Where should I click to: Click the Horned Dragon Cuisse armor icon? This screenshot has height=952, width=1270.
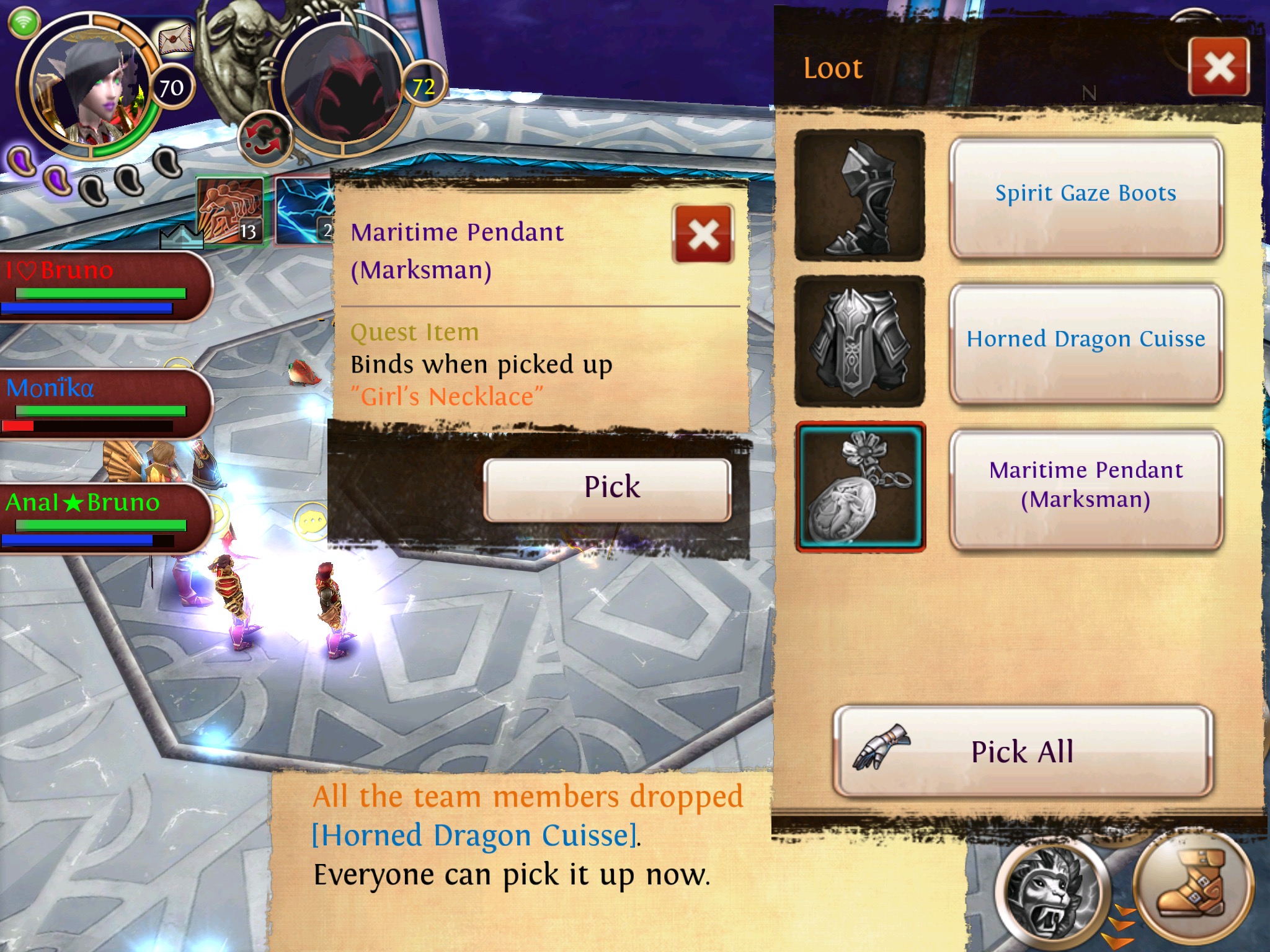tap(859, 342)
